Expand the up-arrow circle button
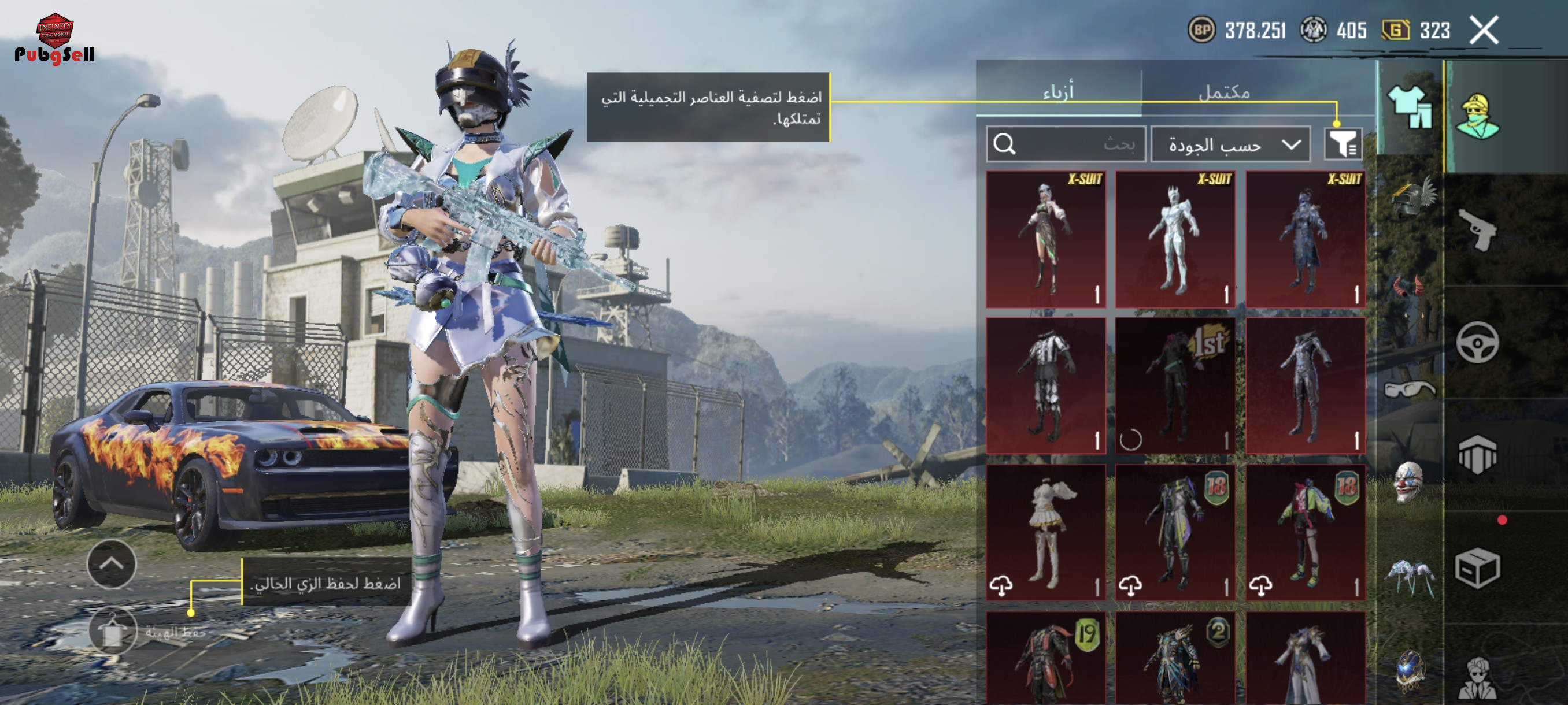This screenshot has height=705, width=1568. coord(112,564)
